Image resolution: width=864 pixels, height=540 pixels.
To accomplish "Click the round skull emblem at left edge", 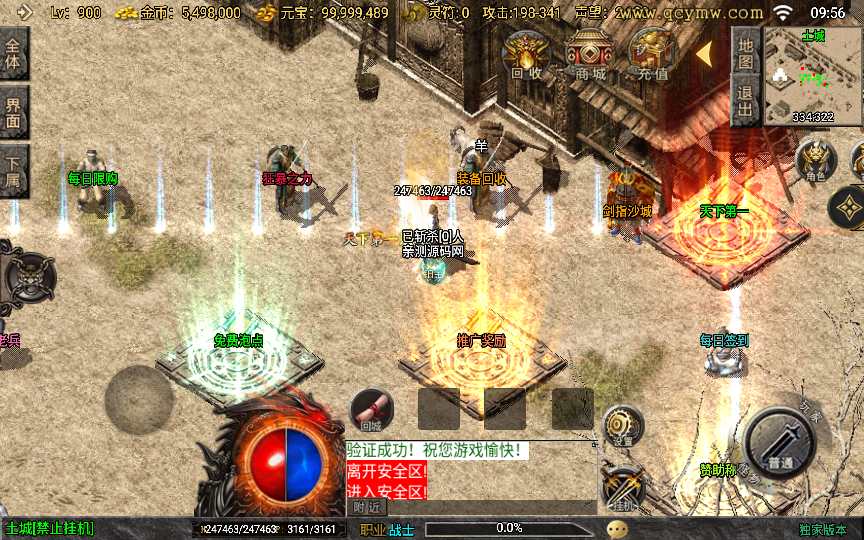I will pos(25,274).
